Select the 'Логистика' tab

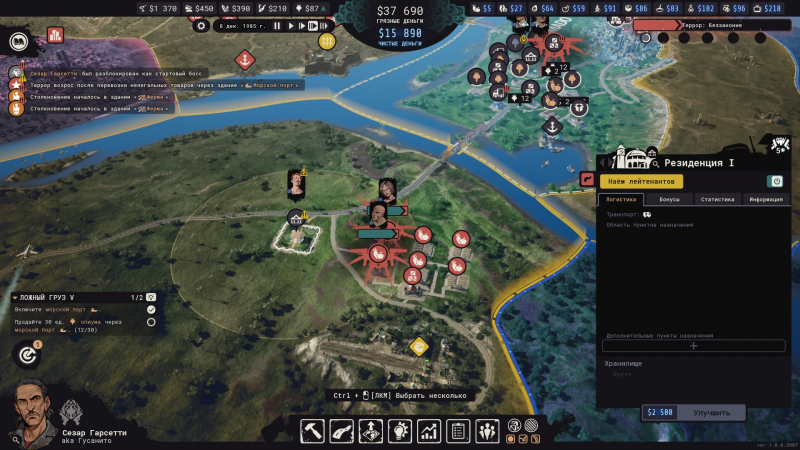coord(621,200)
